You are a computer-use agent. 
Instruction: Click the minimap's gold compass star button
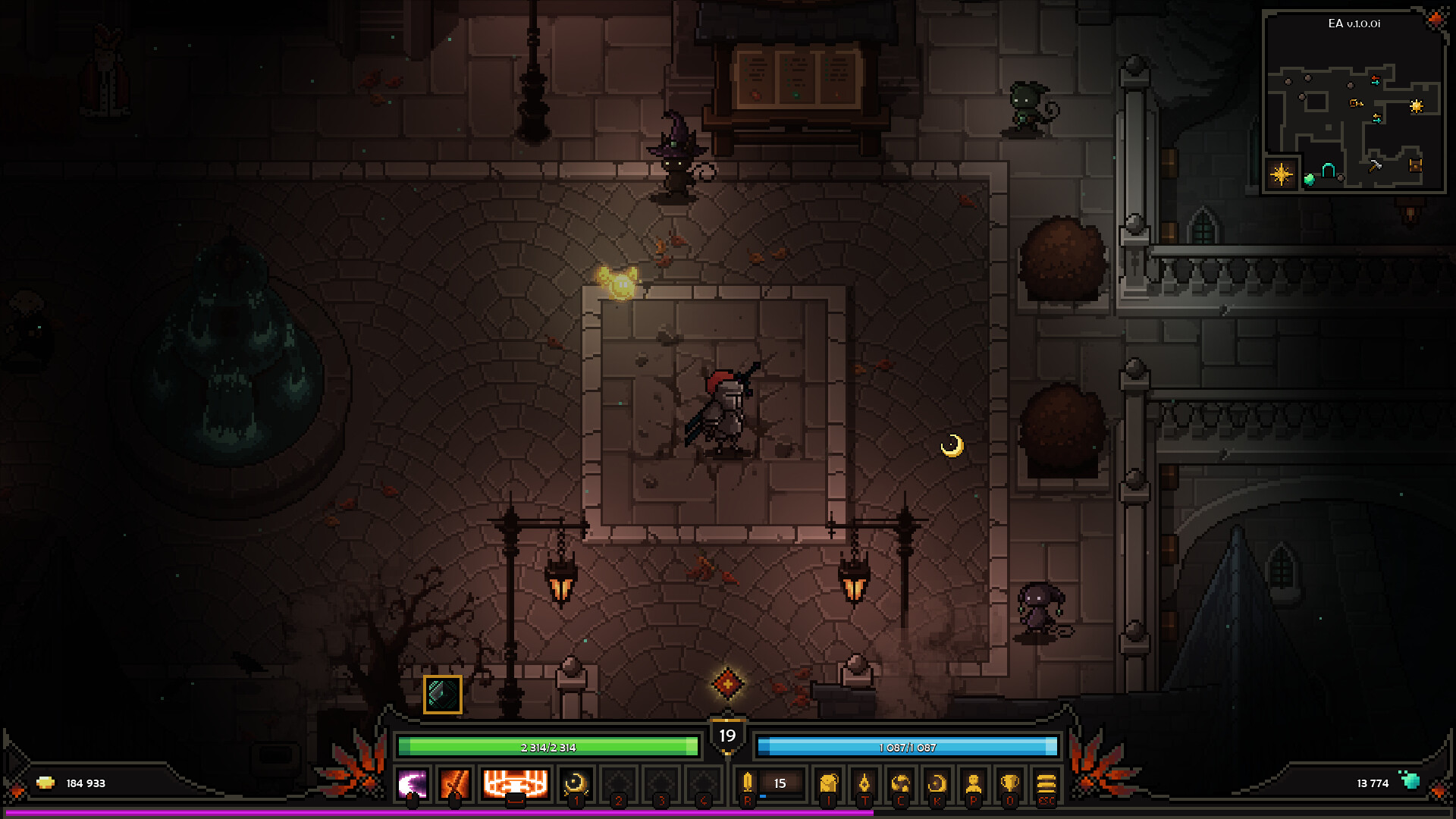1281,174
